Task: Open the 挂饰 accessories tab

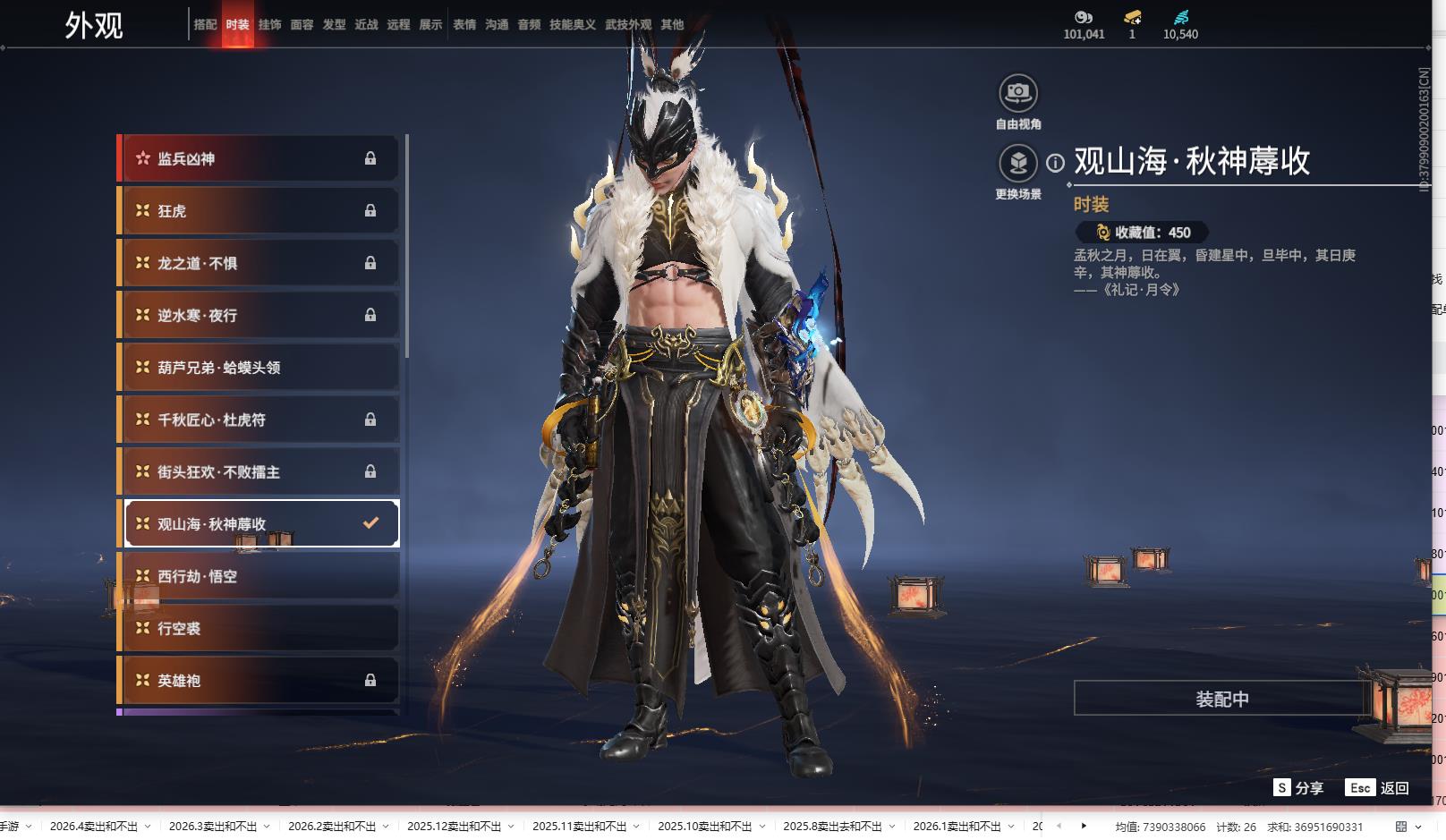Action: tap(269, 24)
